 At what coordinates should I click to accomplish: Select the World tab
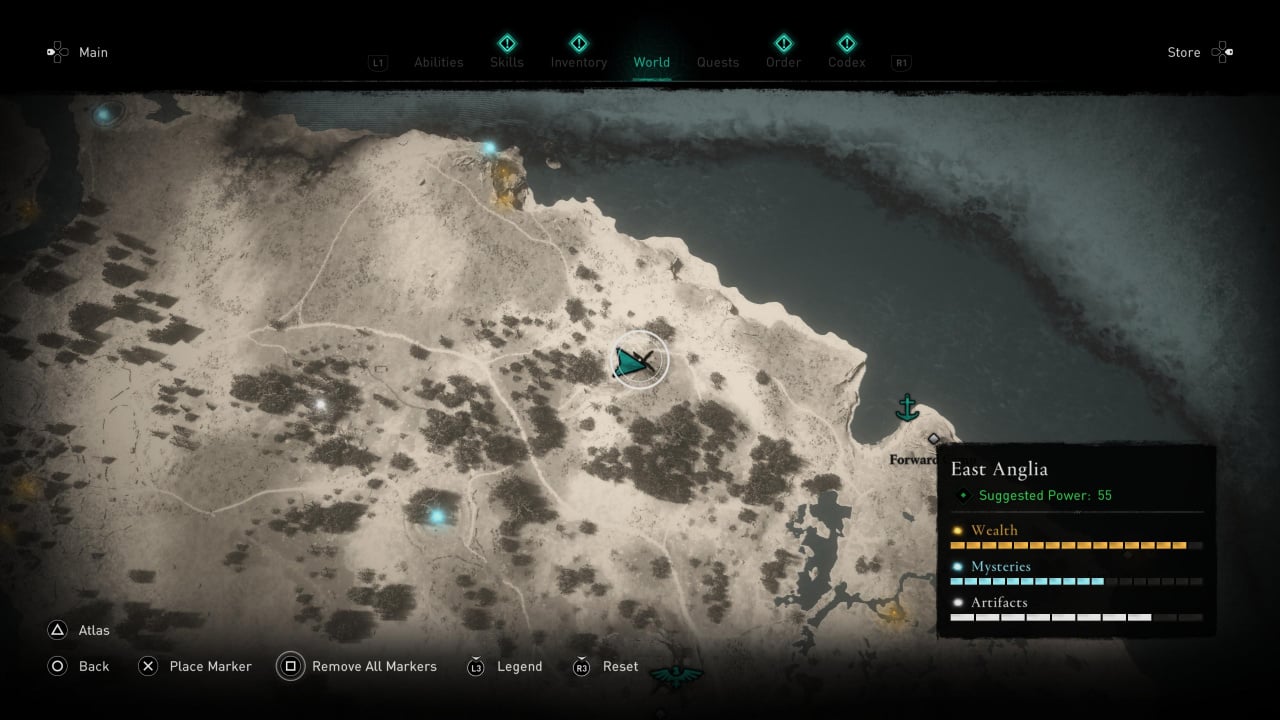[651, 62]
